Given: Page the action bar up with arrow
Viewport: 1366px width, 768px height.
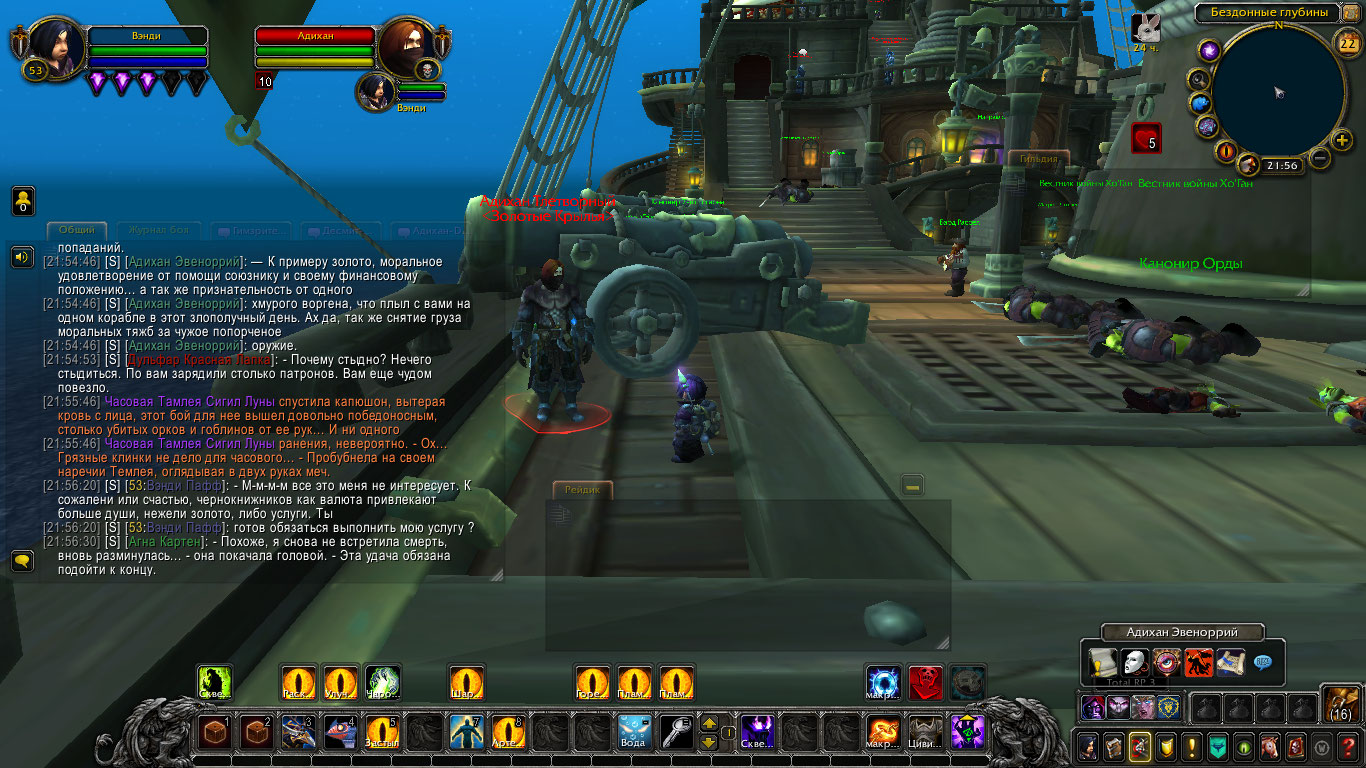Looking at the screenshot, I should point(708,723).
